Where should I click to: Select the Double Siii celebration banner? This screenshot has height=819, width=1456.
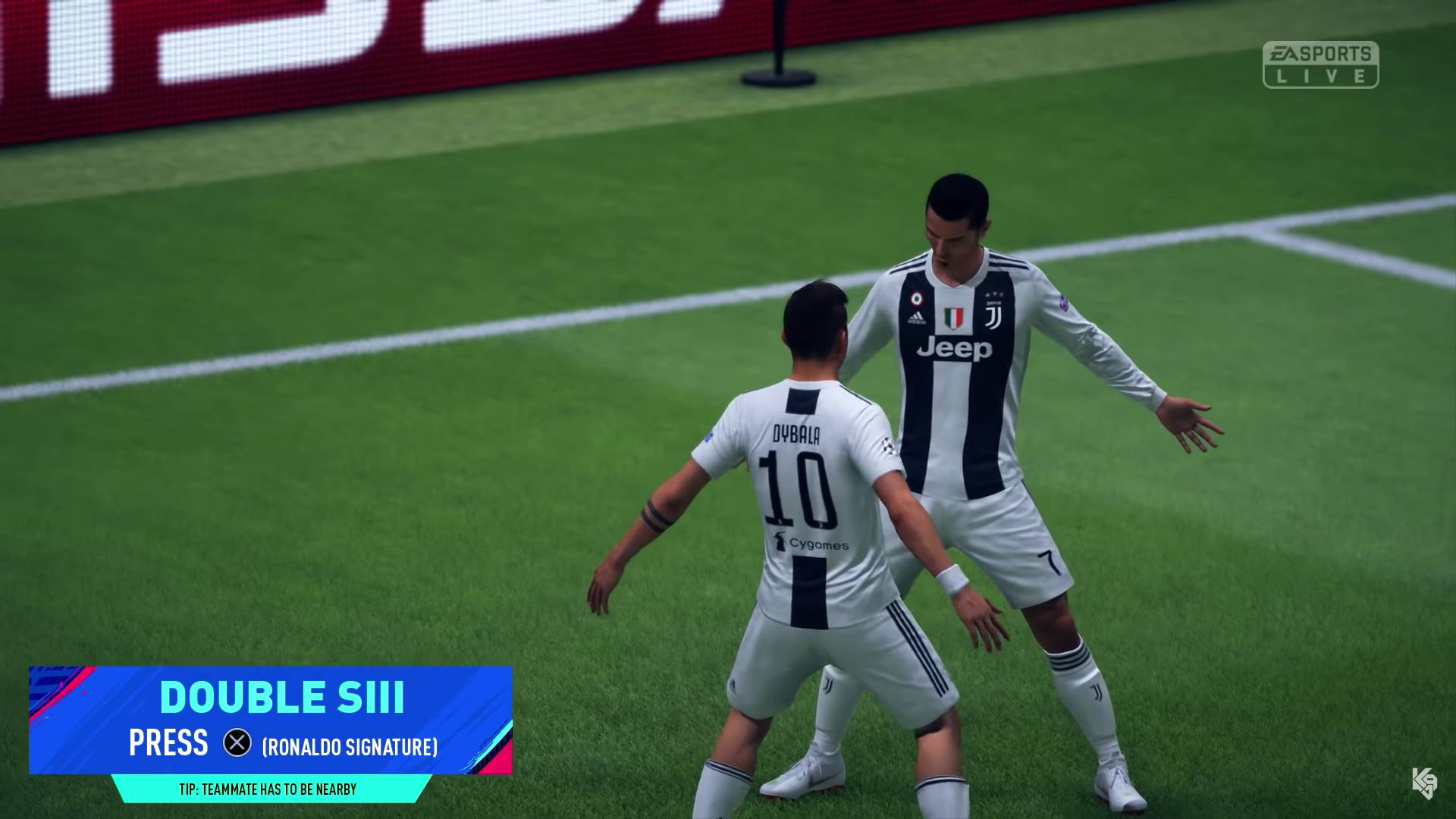pos(271,720)
